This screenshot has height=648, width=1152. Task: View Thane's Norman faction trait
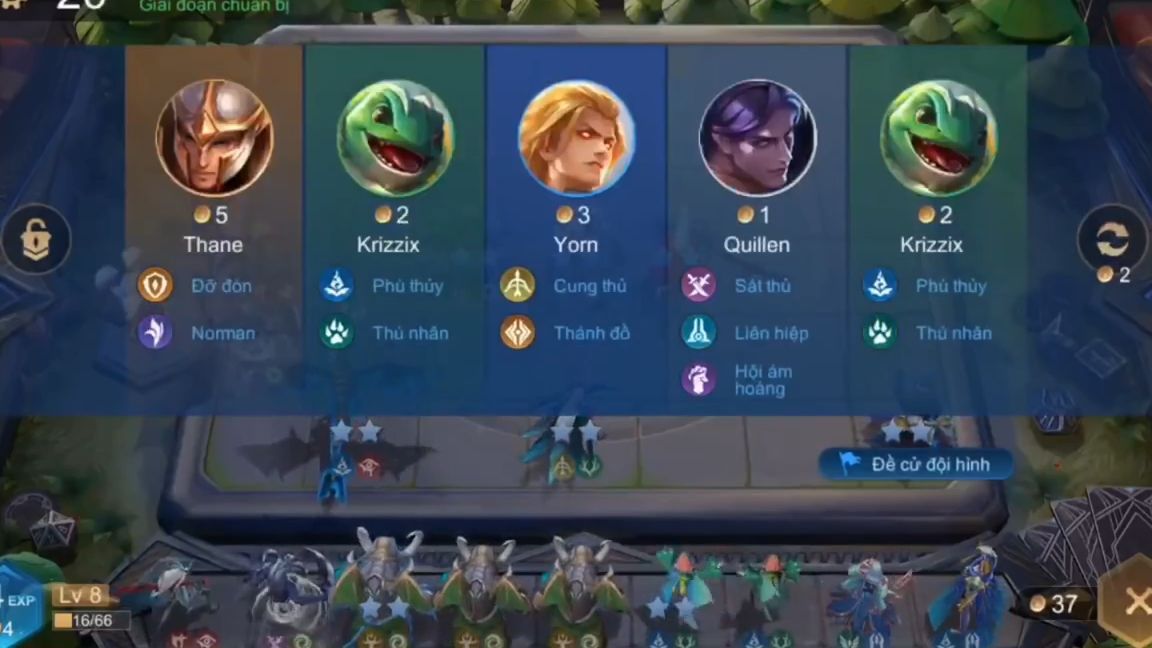click(155, 333)
